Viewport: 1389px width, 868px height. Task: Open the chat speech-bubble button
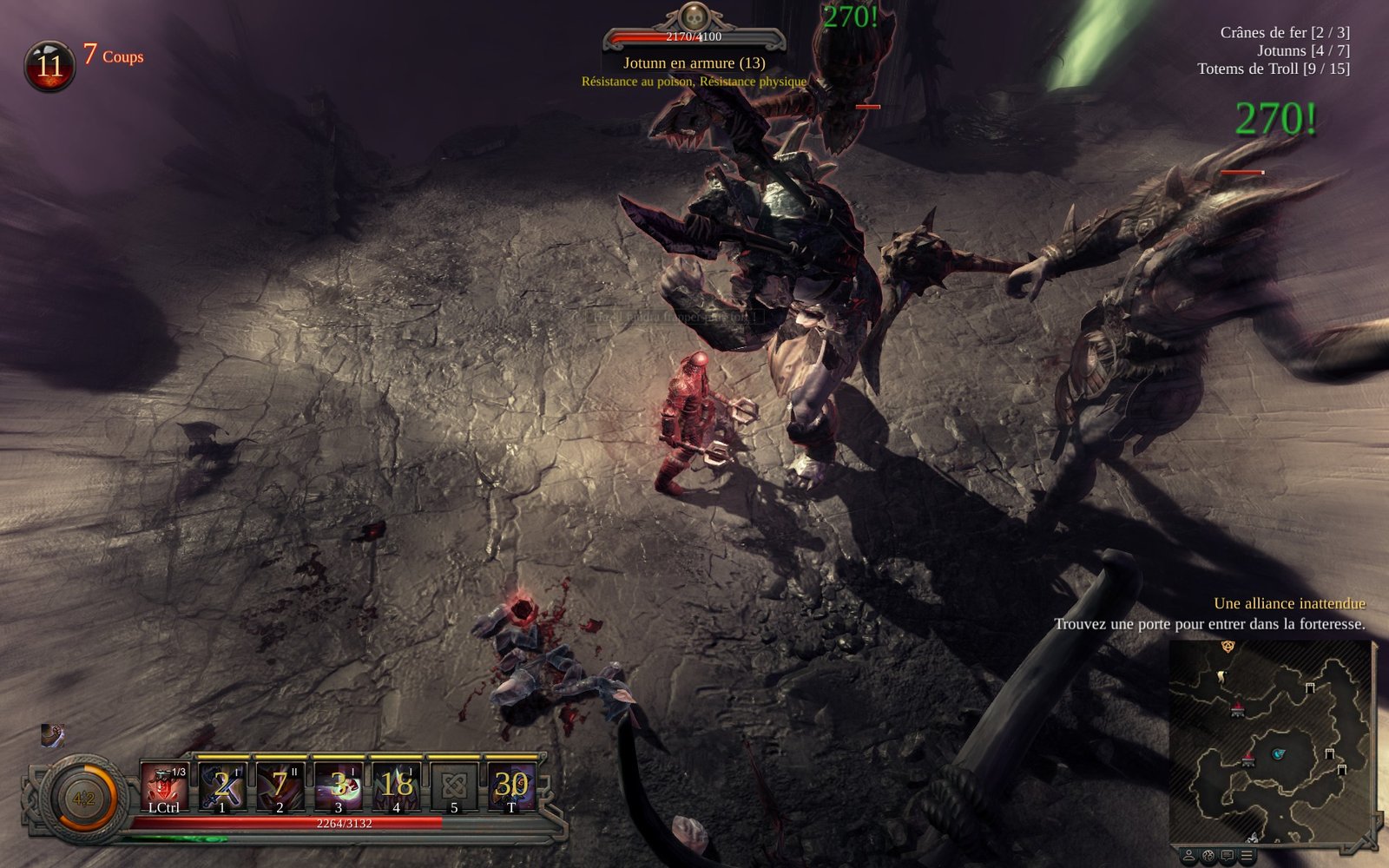1228,856
